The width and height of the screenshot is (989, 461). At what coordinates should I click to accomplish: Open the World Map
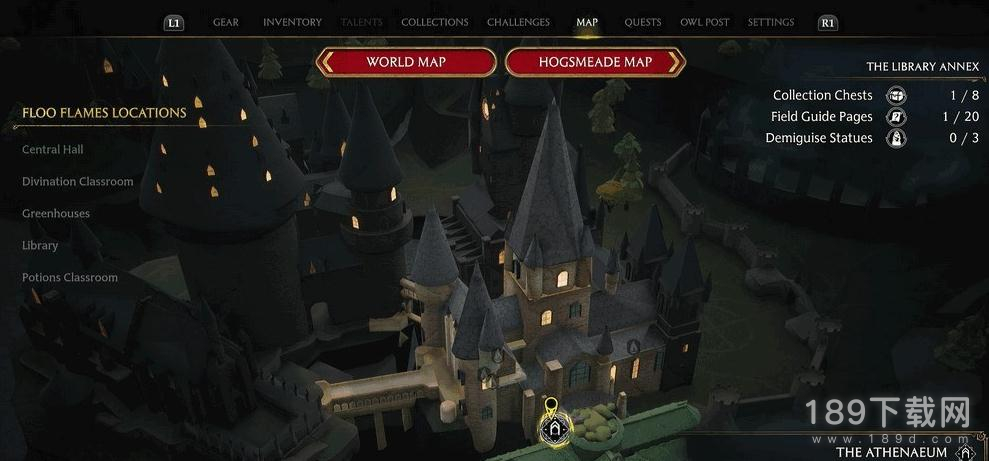click(x=406, y=62)
